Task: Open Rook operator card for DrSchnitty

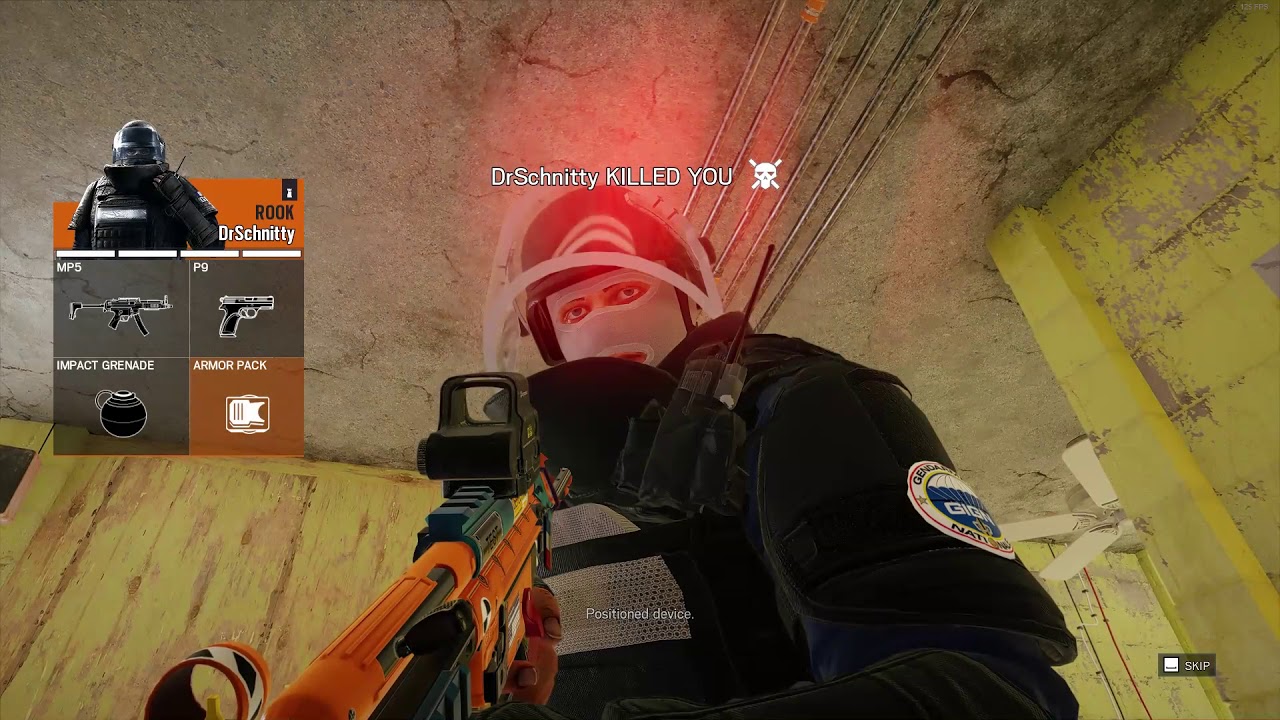Action: tap(178, 214)
